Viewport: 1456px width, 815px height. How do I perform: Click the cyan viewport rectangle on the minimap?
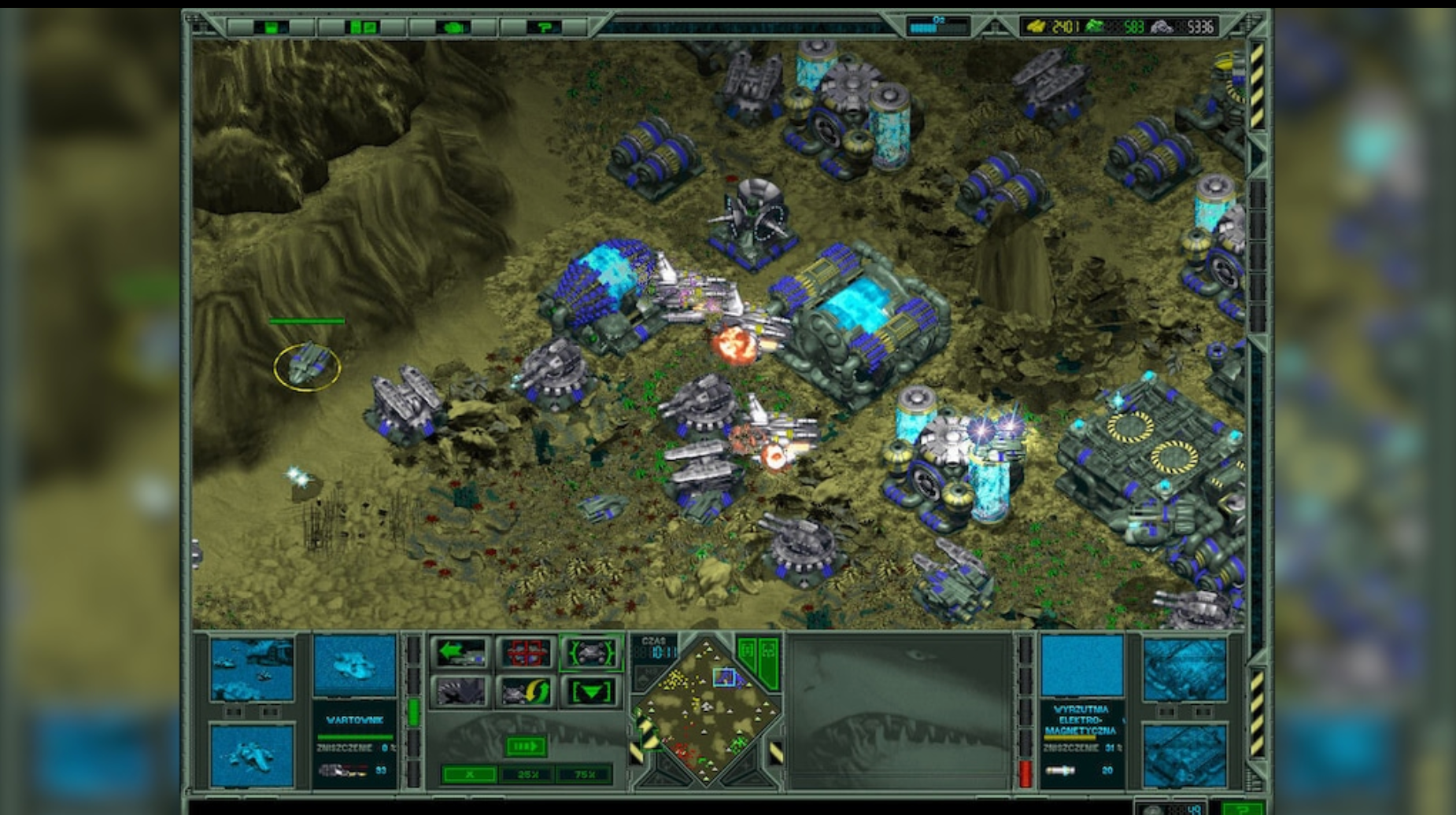(x=724, y=678)
